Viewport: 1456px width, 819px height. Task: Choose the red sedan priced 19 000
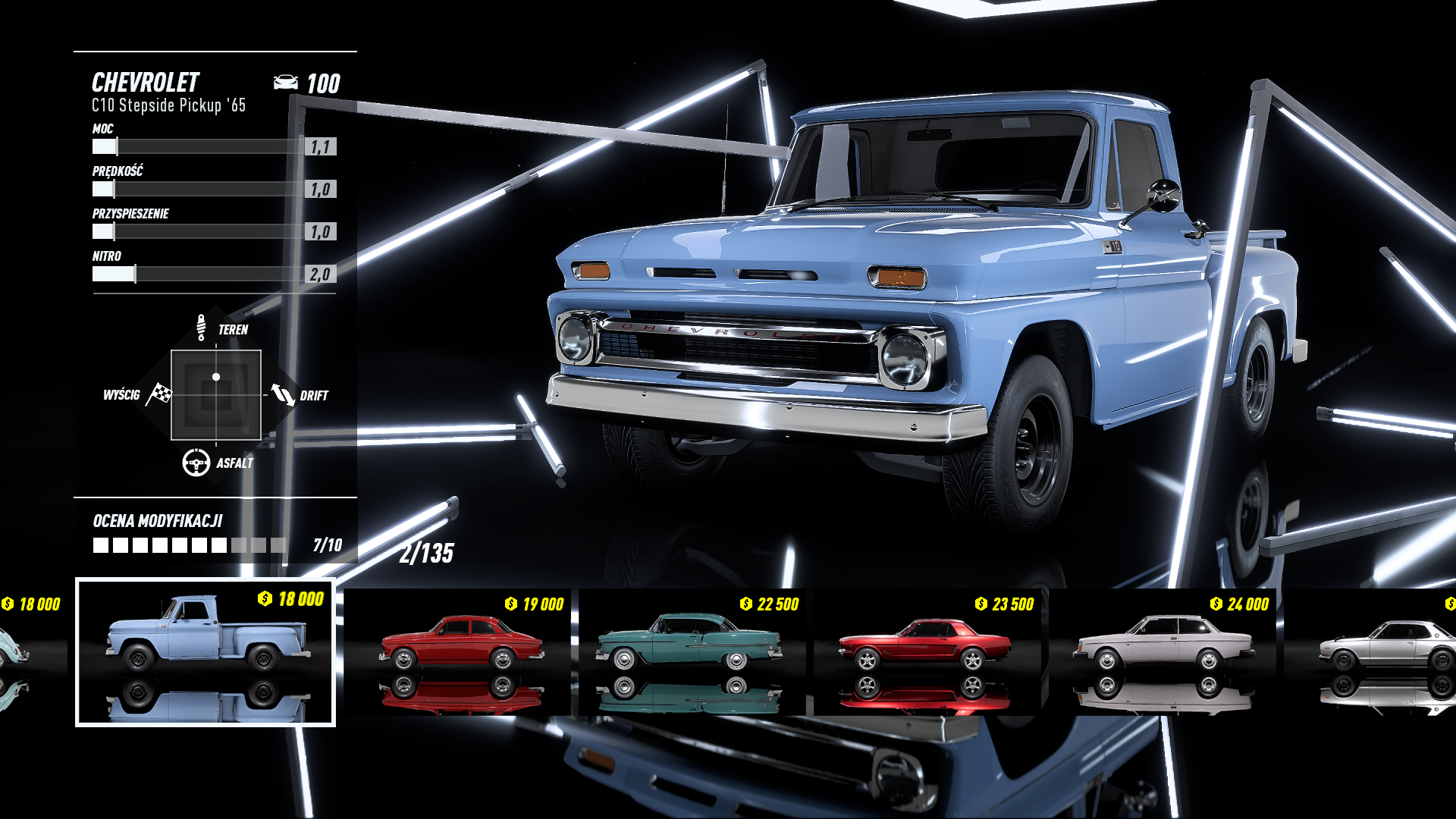(460, 651)
